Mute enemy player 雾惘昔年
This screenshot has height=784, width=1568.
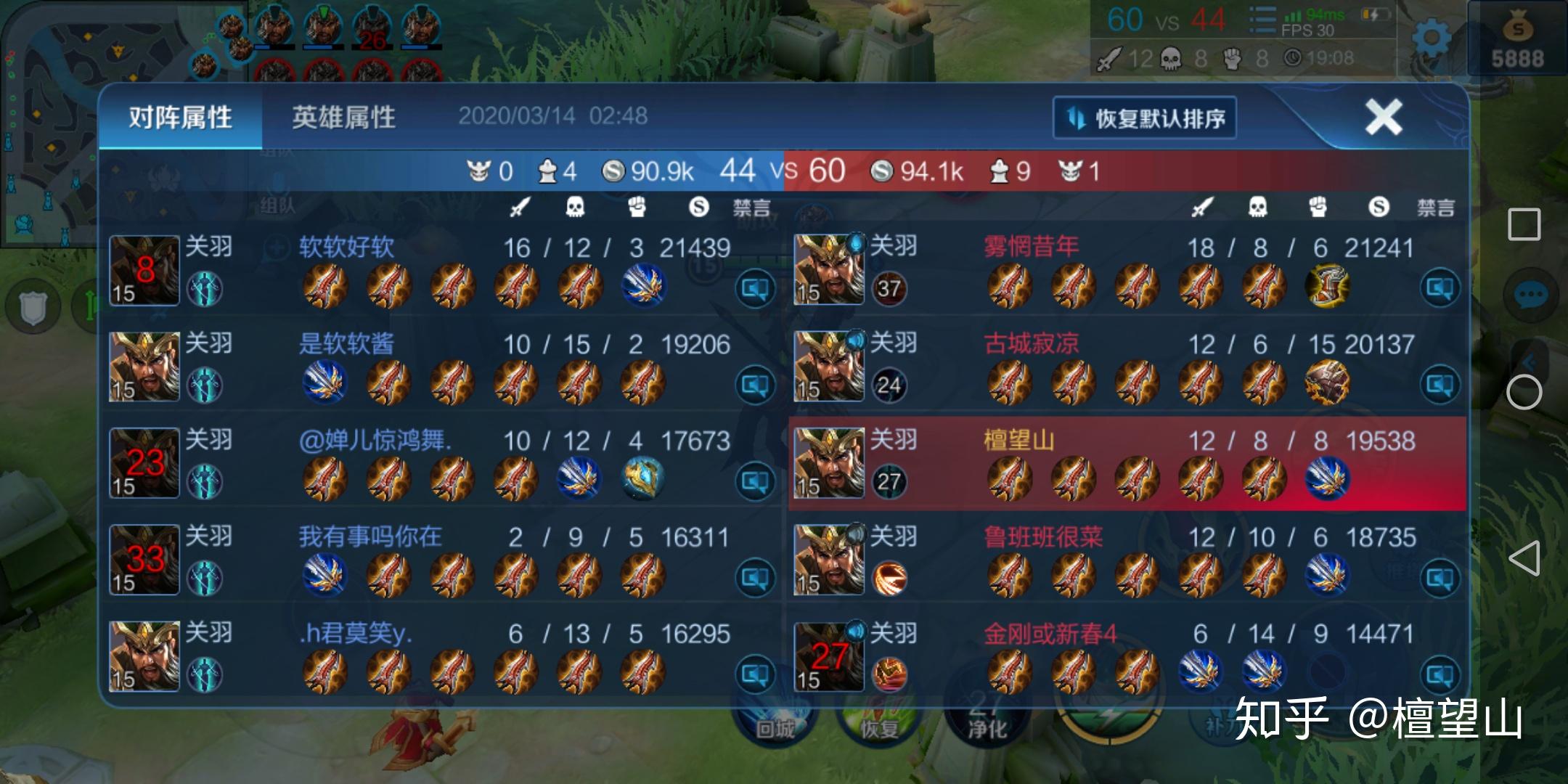point(1440,289)
